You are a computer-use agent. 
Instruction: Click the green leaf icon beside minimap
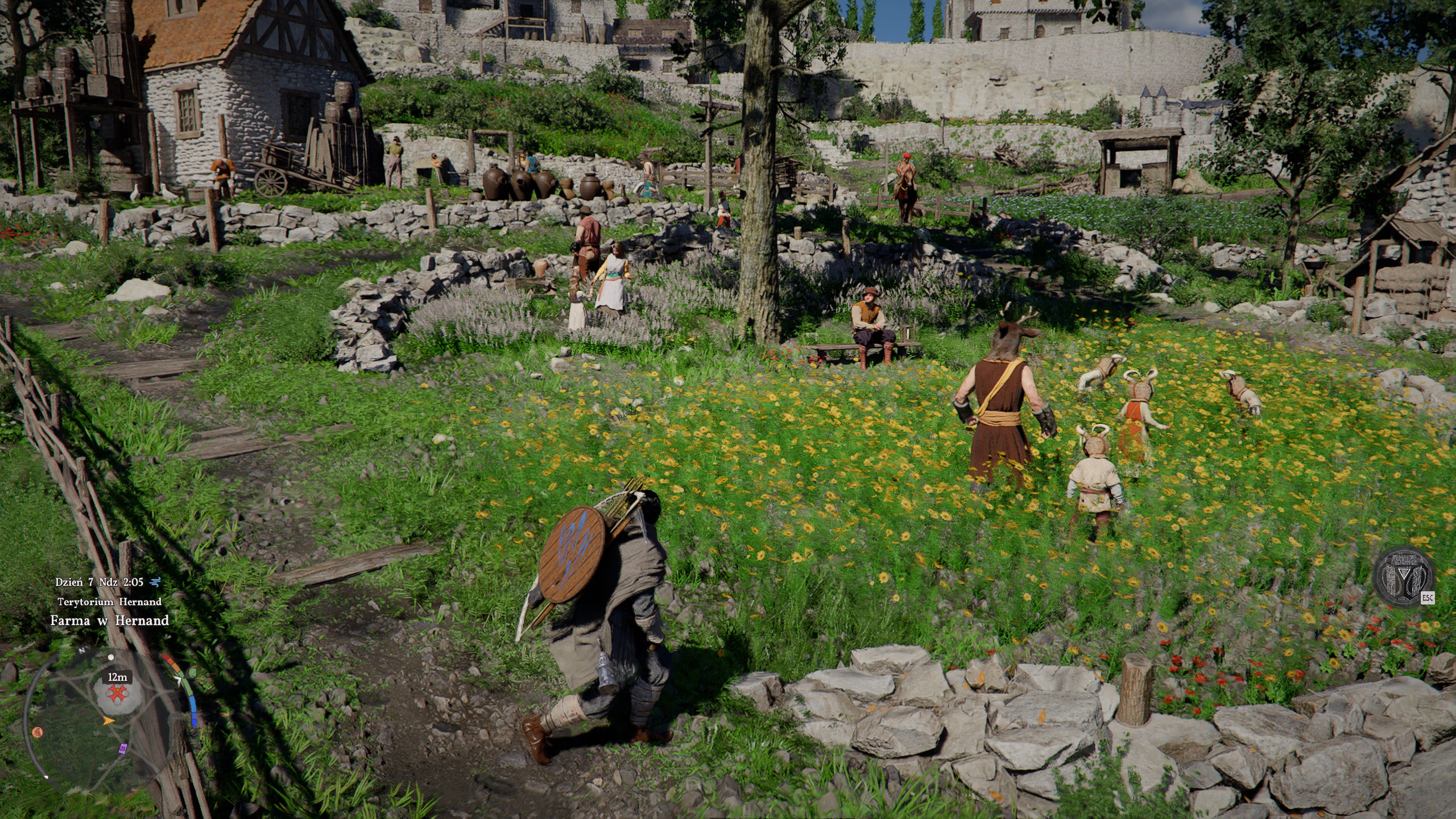tap(192, 674)
